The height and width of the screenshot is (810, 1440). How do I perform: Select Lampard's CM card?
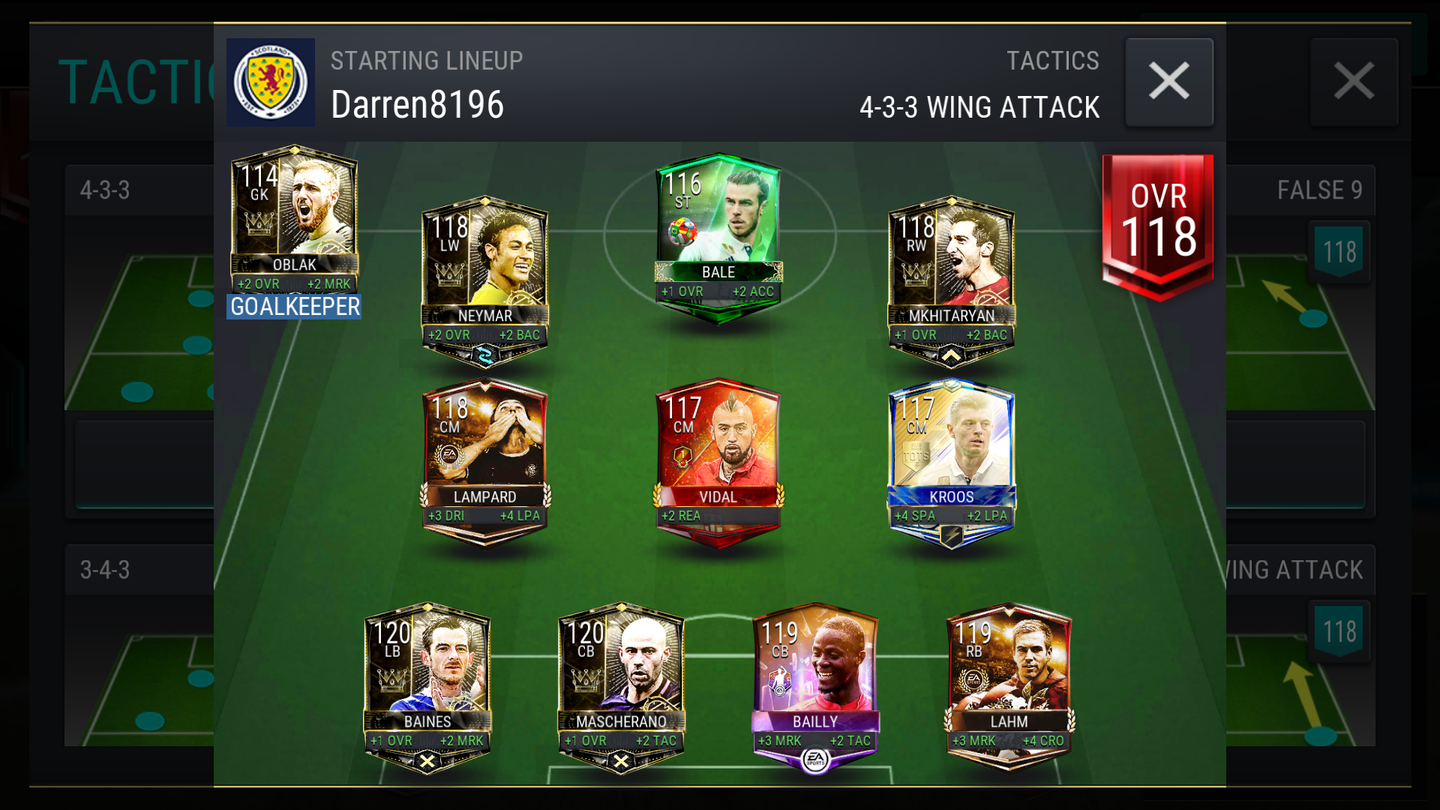click(x=484, y=450)
